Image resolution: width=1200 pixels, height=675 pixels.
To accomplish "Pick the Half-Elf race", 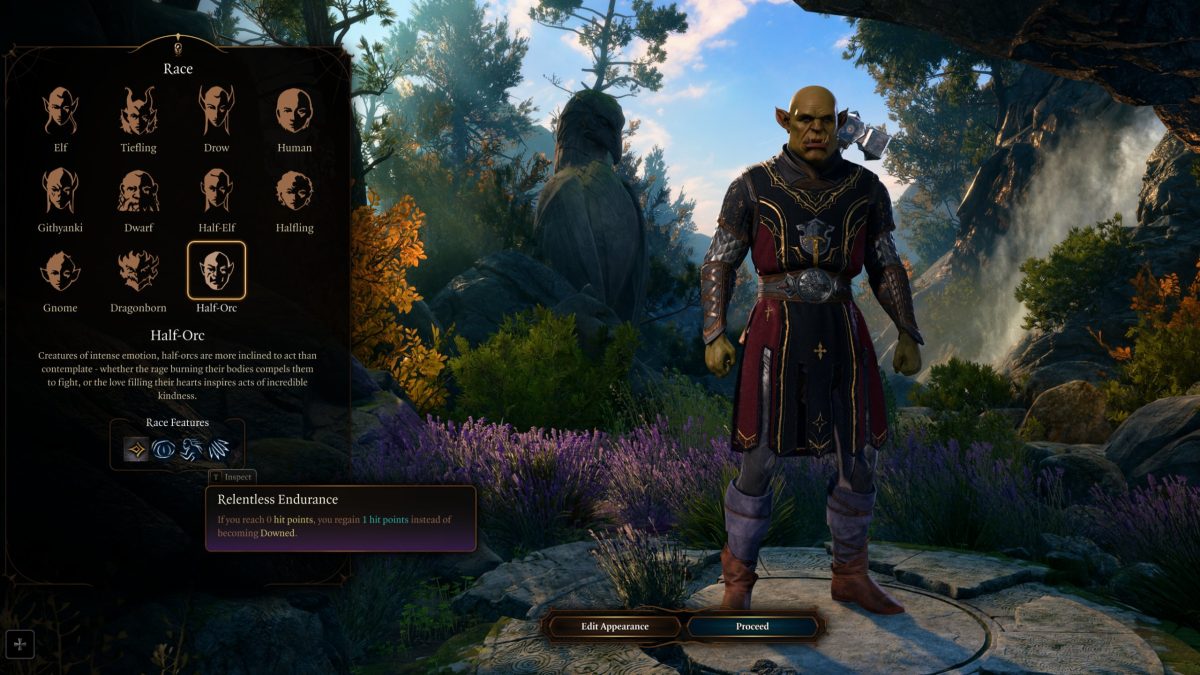I will coord(216,191).
